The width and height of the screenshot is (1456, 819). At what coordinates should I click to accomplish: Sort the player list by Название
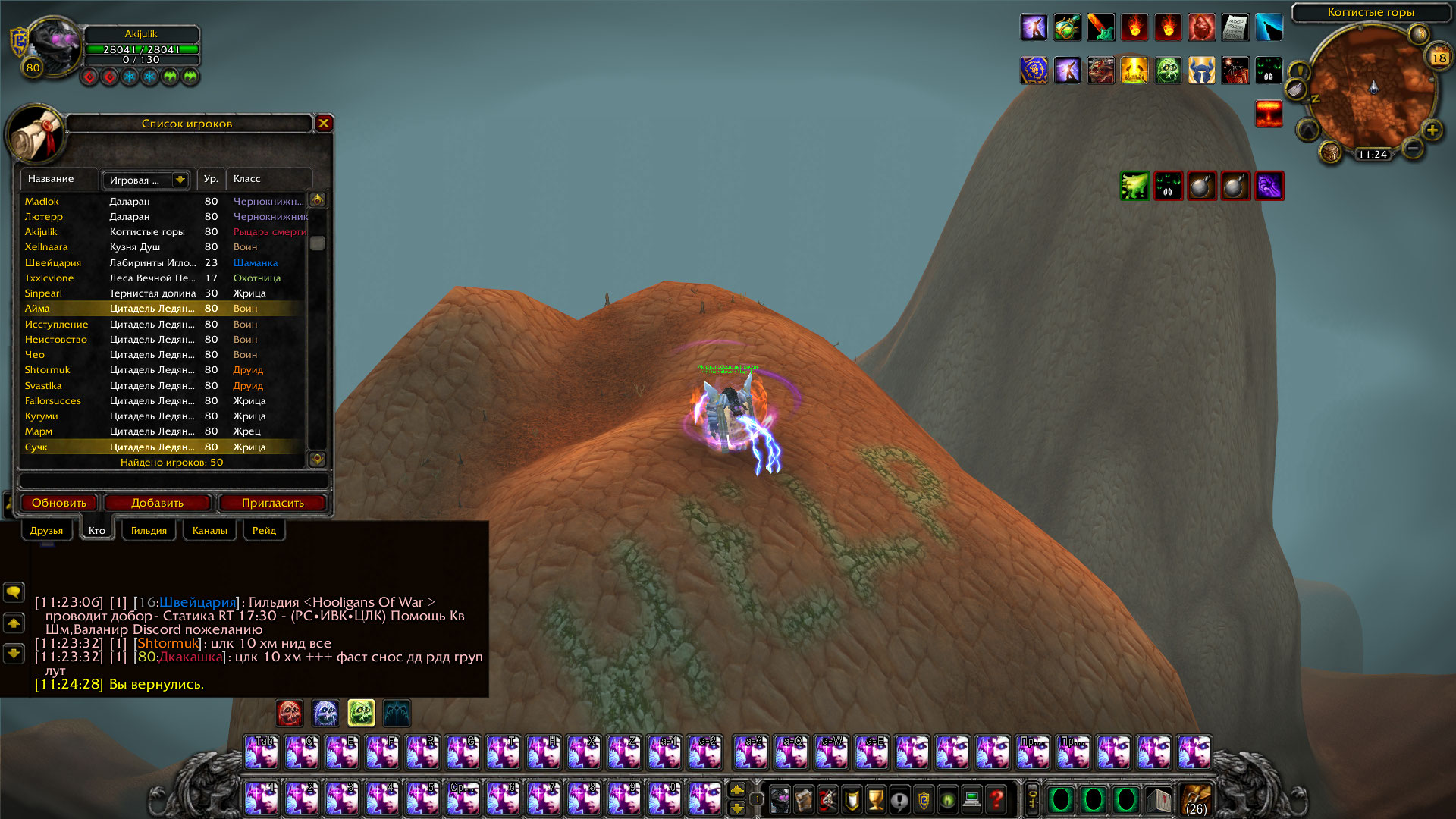(51, 179)
